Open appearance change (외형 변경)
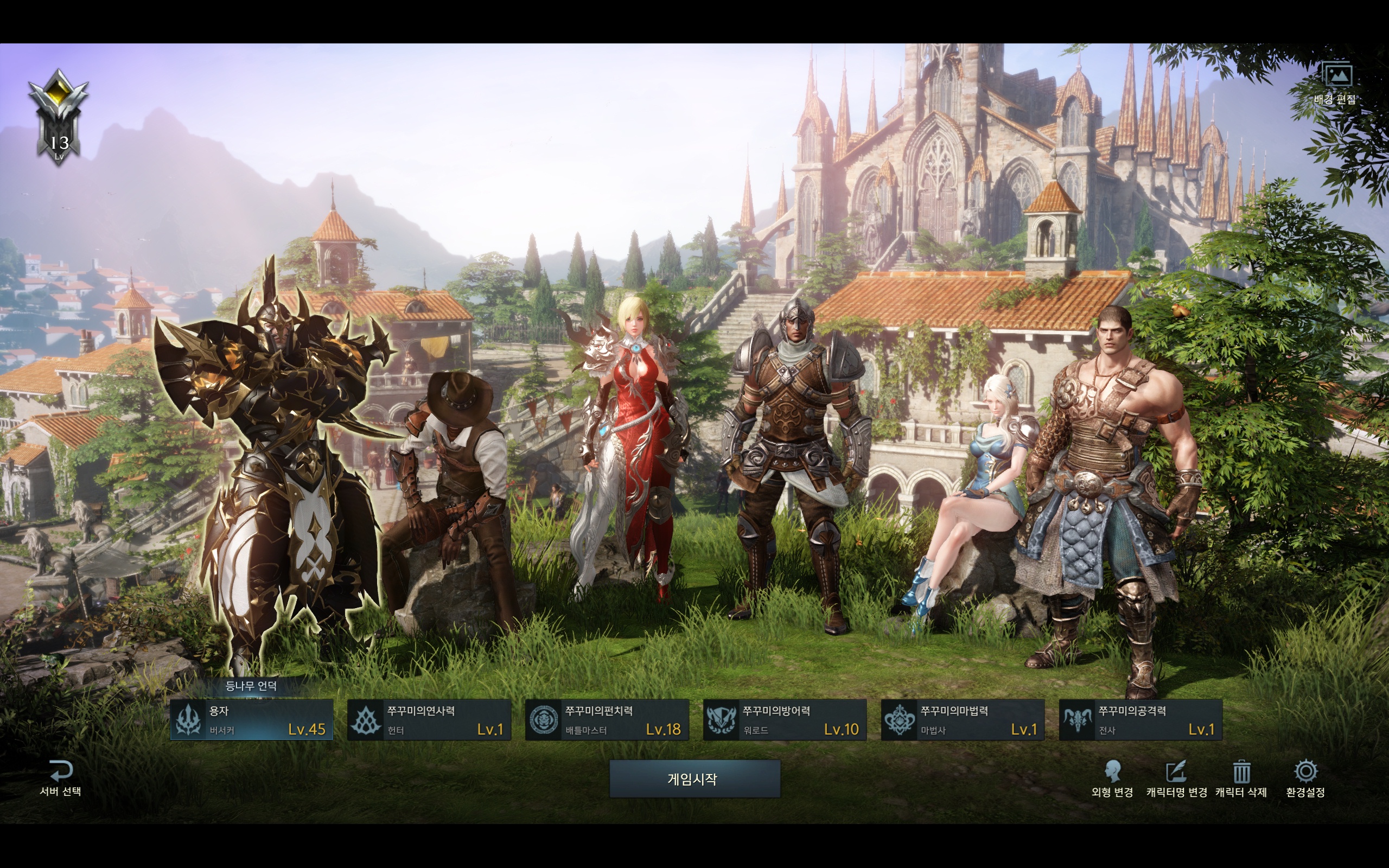Image resolution: width=1389 pixels, height=868 pixels. tap(1112, 778)
